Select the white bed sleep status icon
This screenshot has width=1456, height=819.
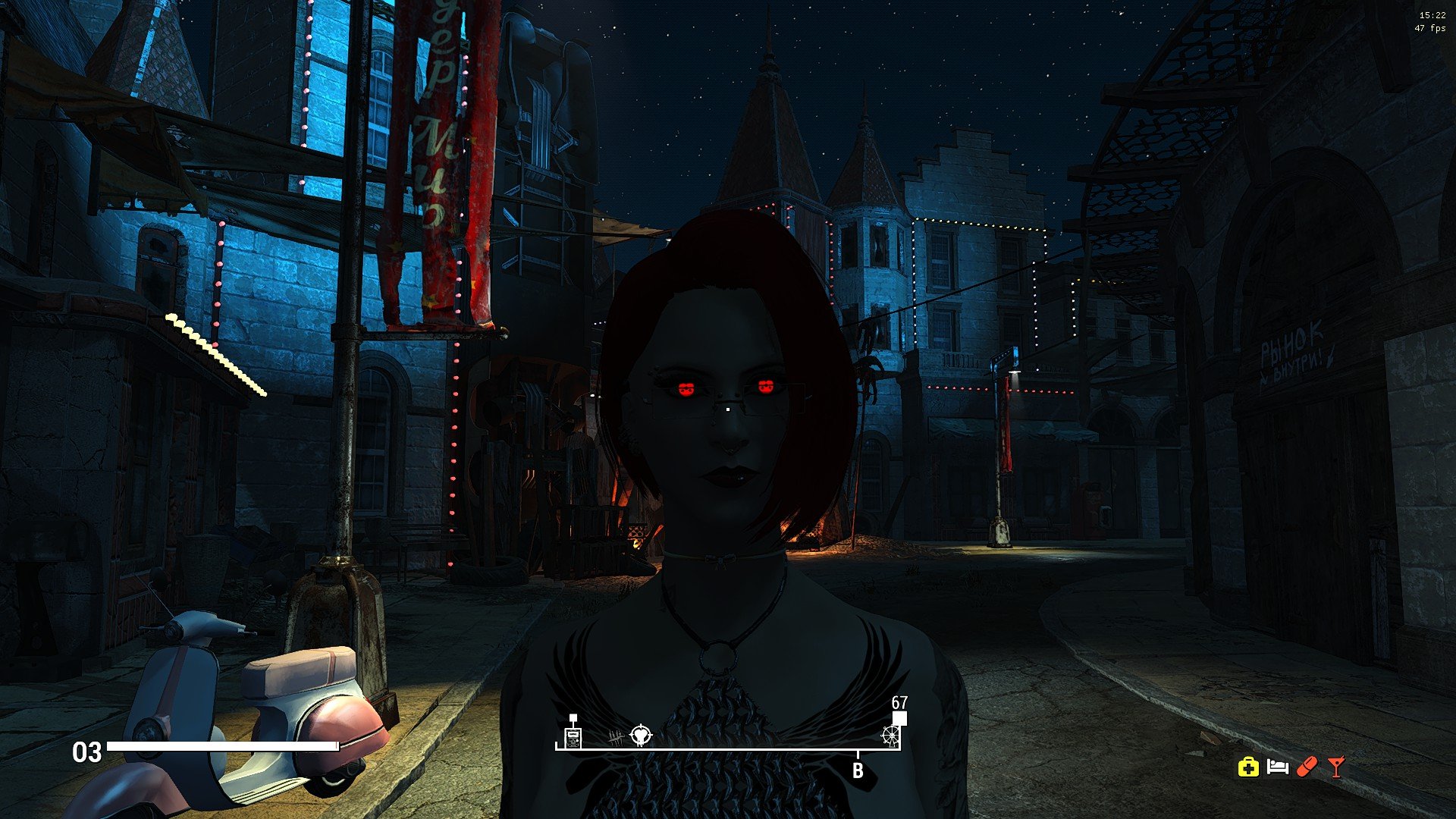point(1278,767)
